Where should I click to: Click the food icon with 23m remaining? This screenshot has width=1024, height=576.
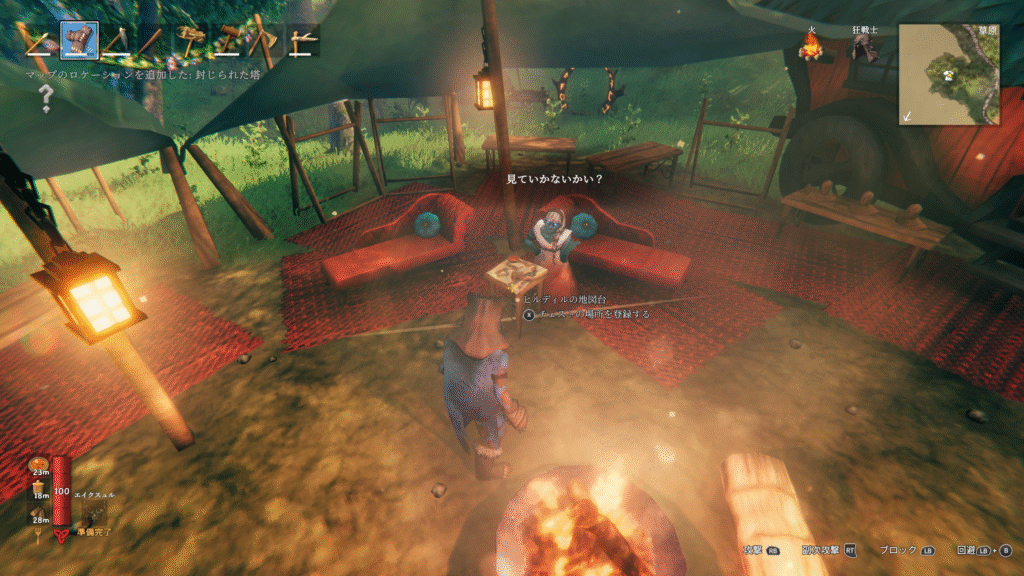tap(39, 465)
